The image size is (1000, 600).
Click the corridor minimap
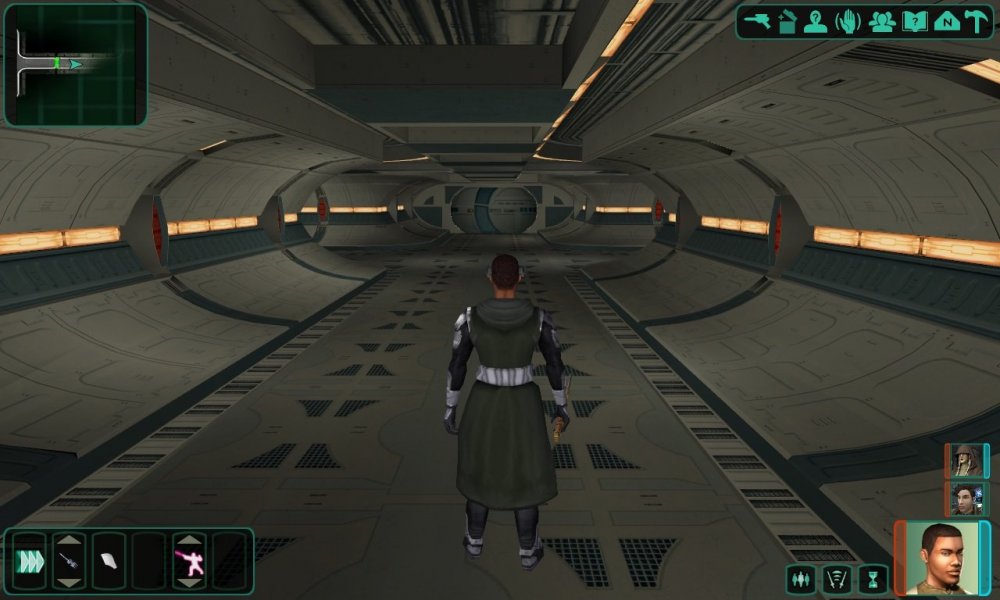tap(76, 64)
